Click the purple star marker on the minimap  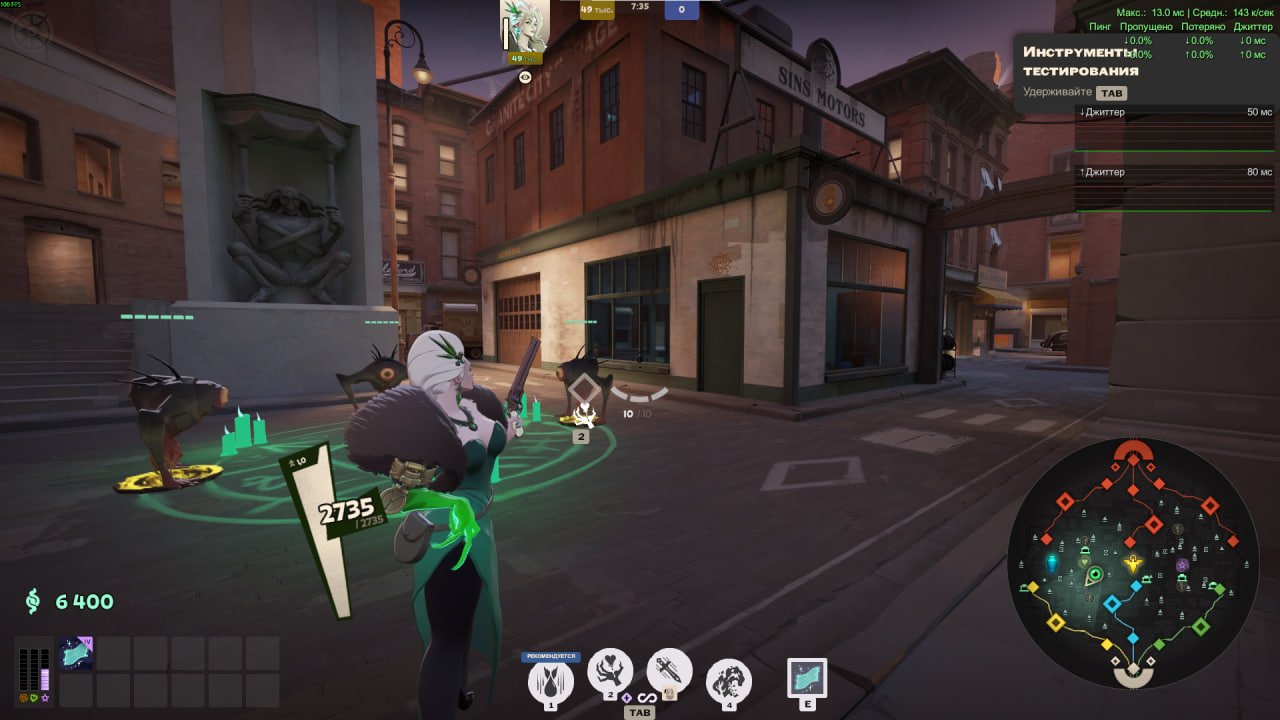pyautogui.click(x=1183, y=565)
